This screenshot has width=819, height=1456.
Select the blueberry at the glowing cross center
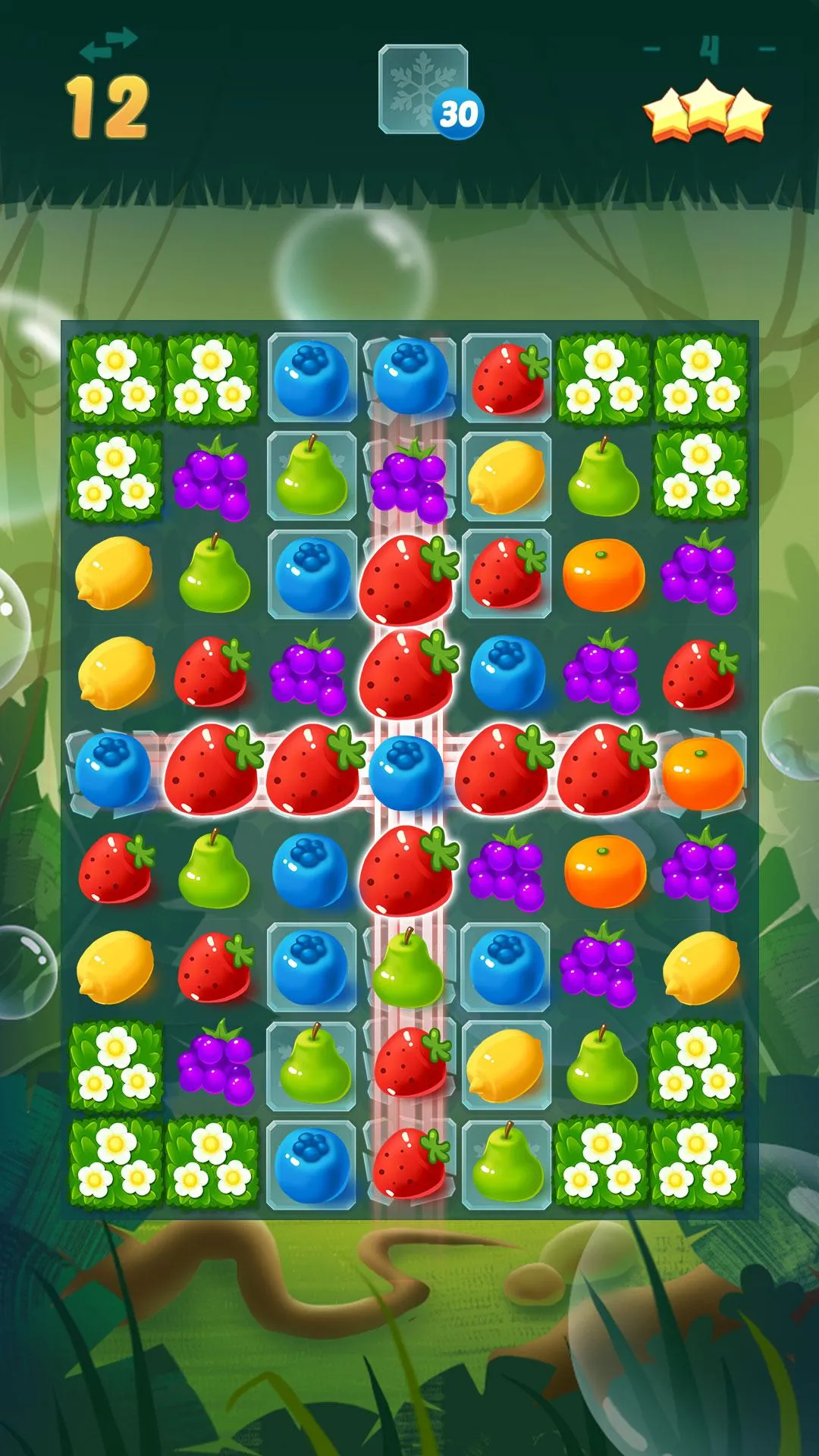(407, 772)
